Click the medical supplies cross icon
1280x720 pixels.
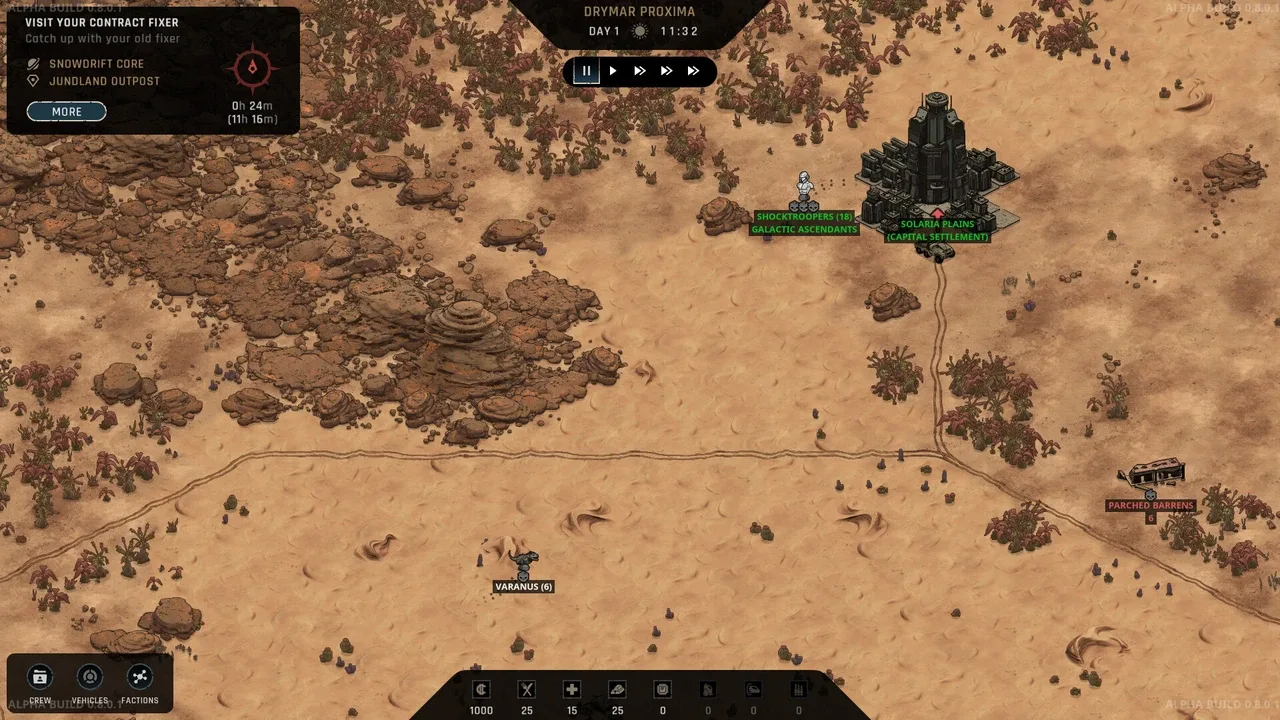coord(572,689)
